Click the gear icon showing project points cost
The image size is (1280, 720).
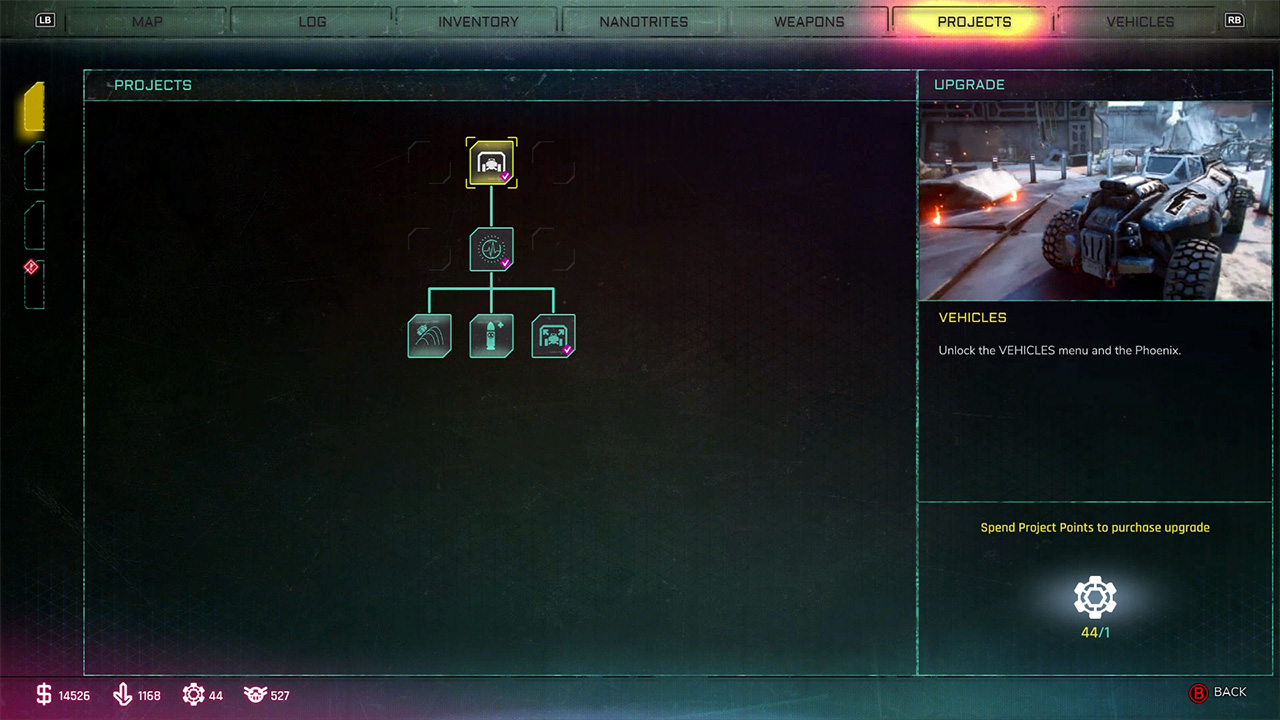[1094, 594]
